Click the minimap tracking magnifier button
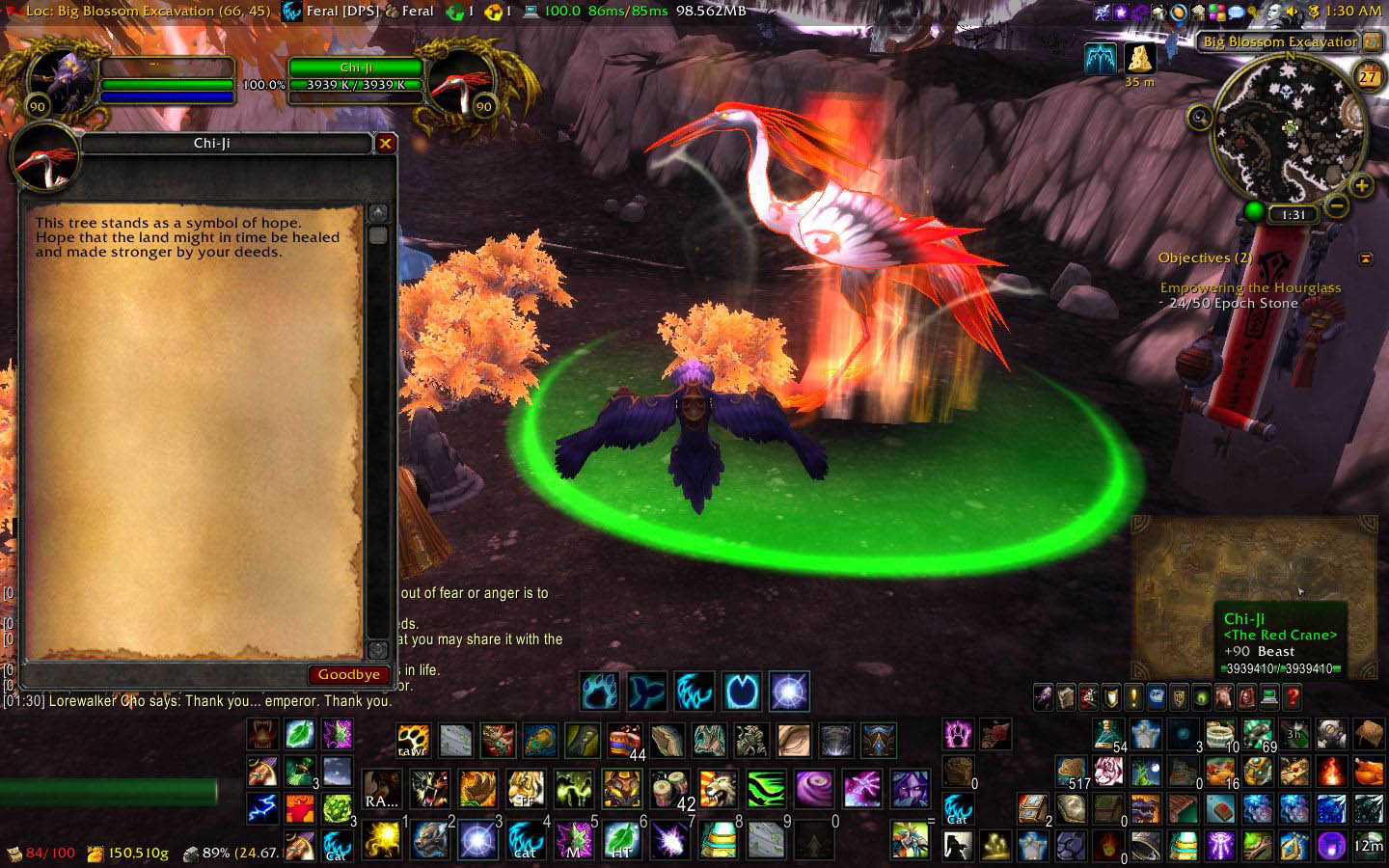This screenshot has width=1389, height=868. coord(1200,119)
